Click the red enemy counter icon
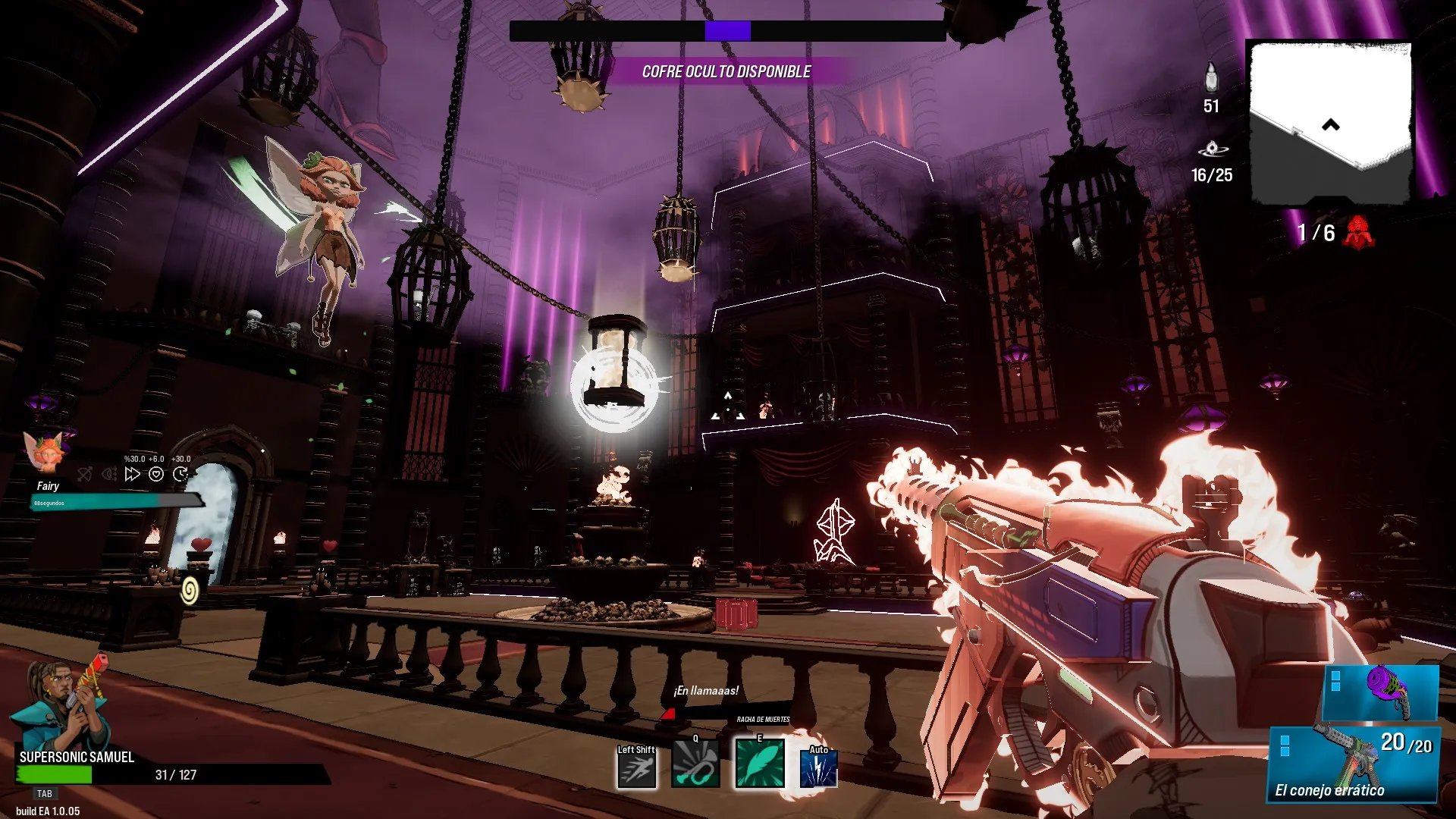 pos(1358,232)
